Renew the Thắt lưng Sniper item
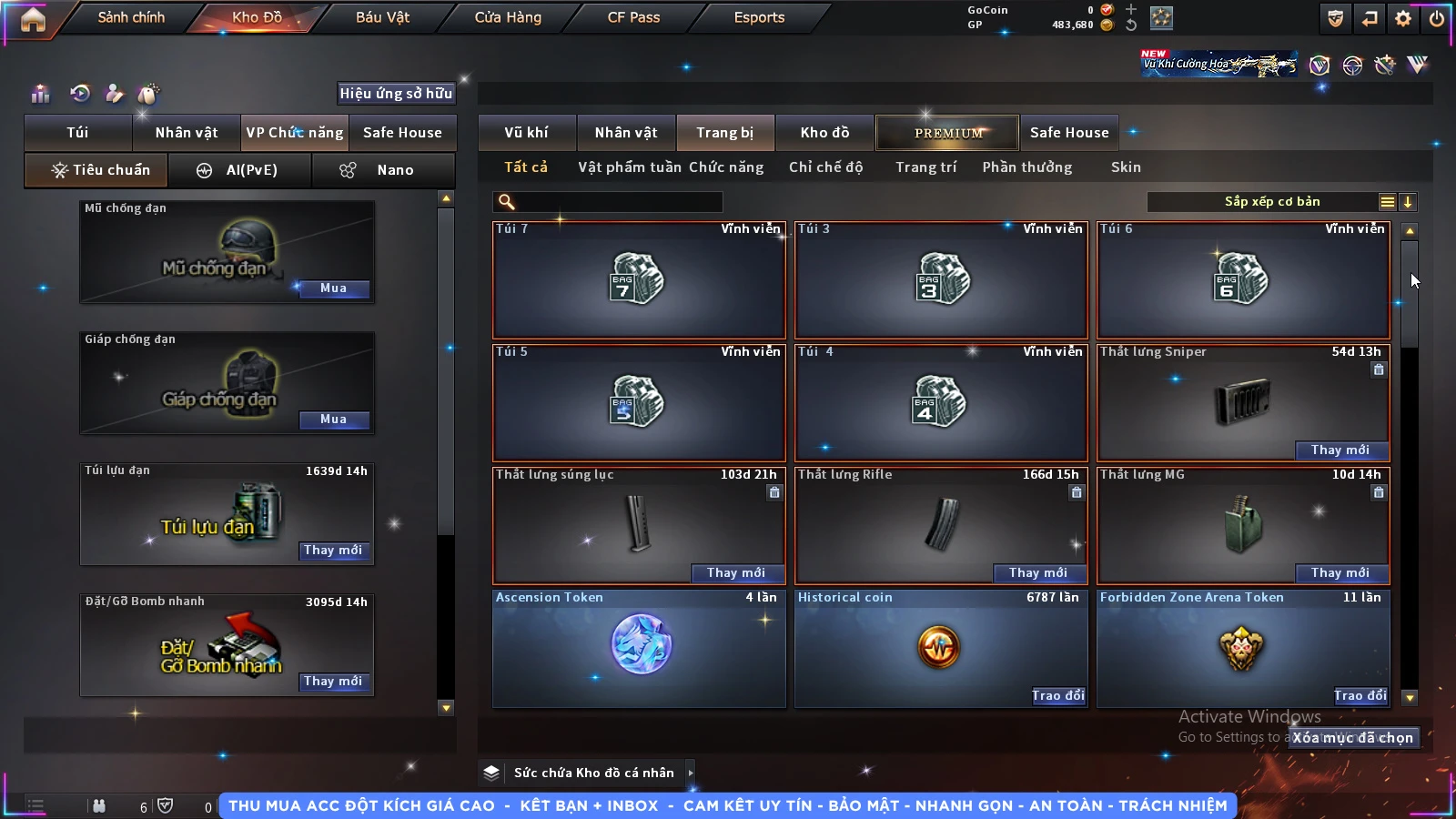The height and width of the screenshot is (819, 1456). tap(1340, 450)
